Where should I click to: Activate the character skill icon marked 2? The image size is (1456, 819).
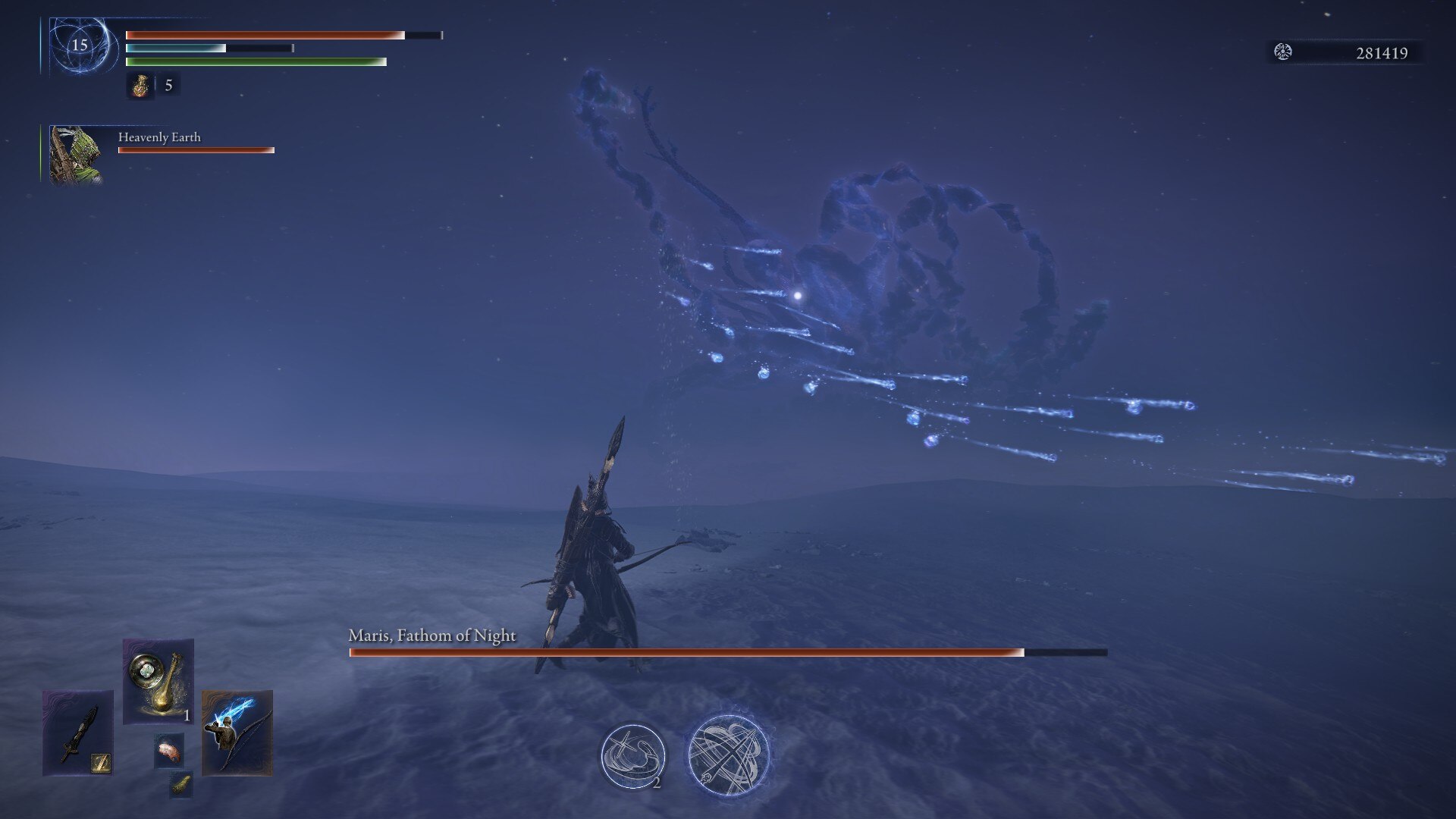(632, 756)
